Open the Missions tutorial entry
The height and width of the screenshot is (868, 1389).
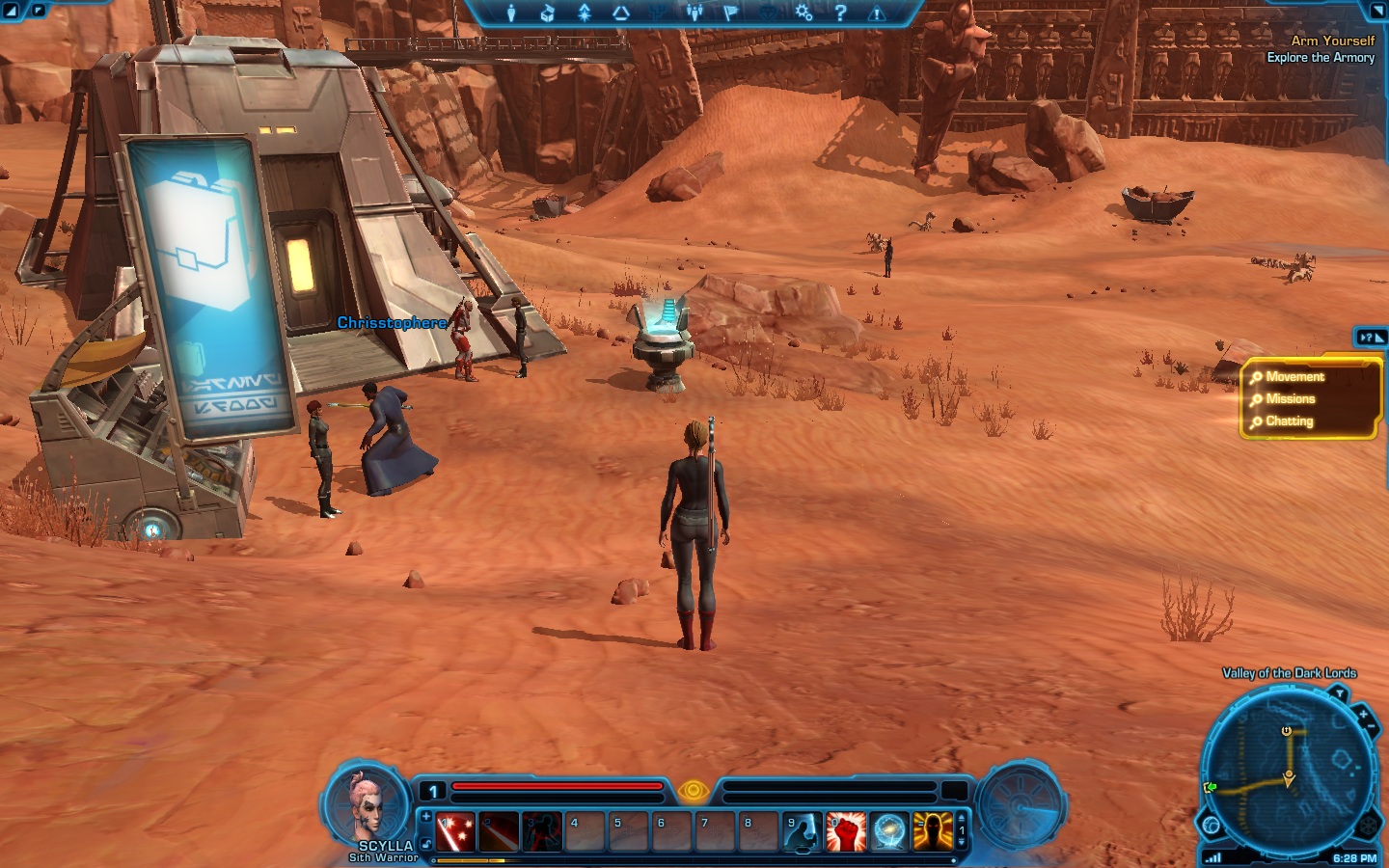pos(1290,399)
